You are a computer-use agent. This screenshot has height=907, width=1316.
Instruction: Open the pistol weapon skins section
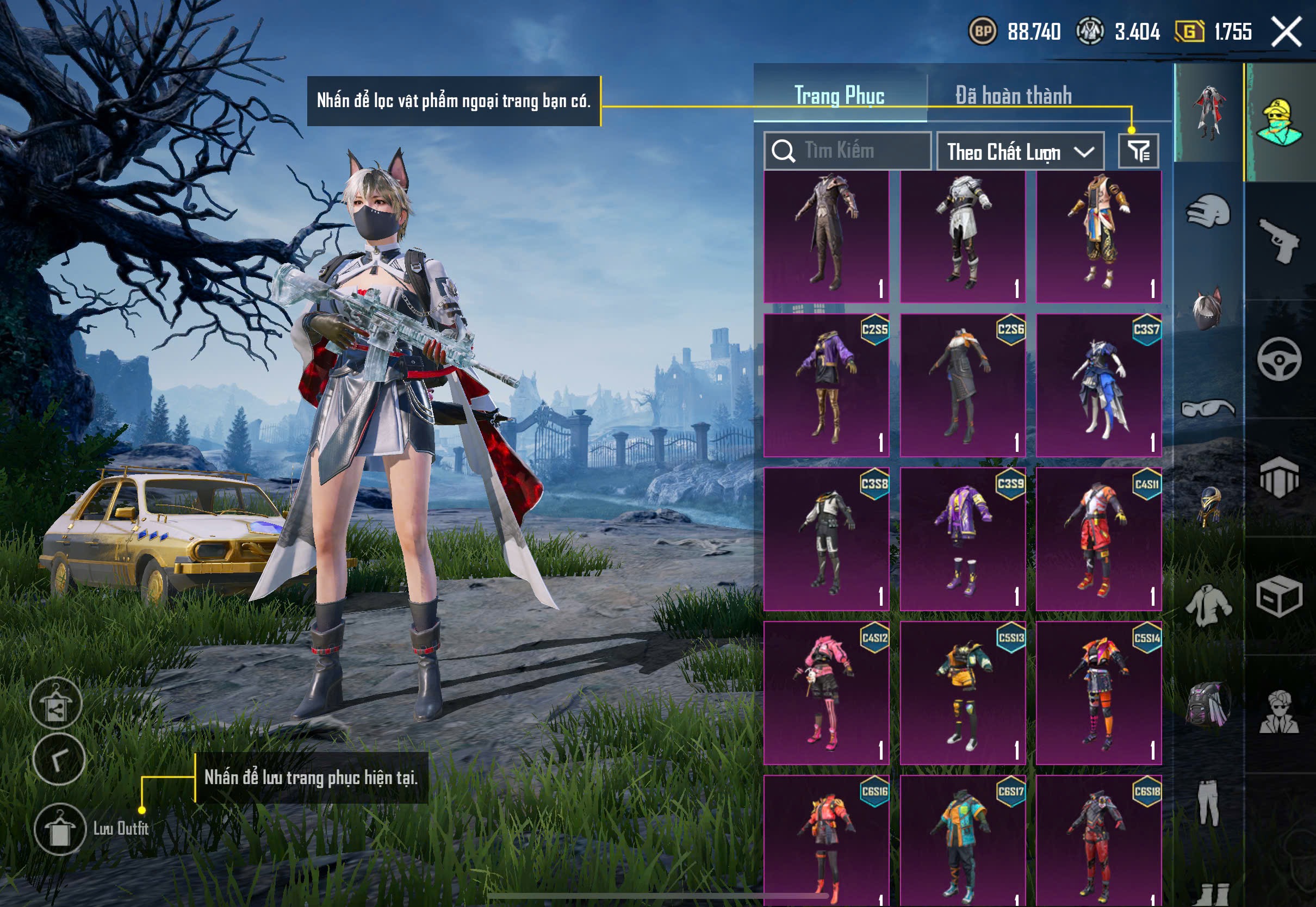pos(1280,240)
